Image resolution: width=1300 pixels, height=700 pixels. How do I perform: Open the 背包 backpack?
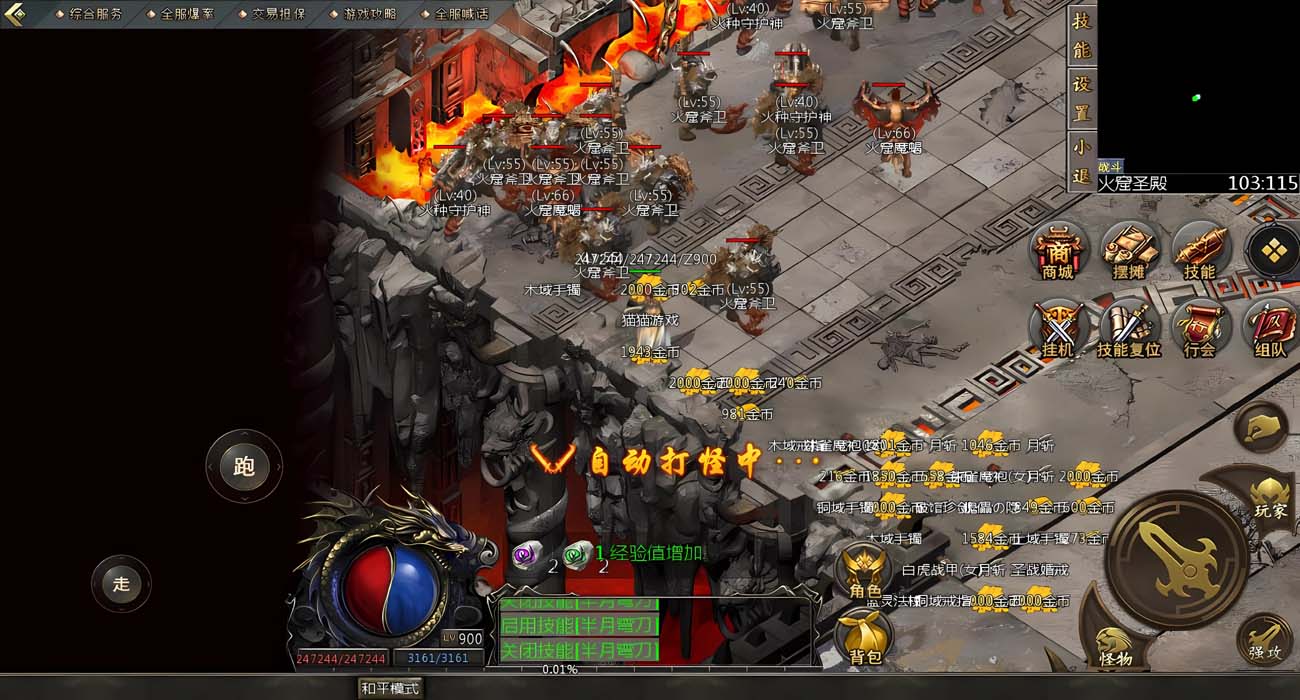click(x=865, y=637)
